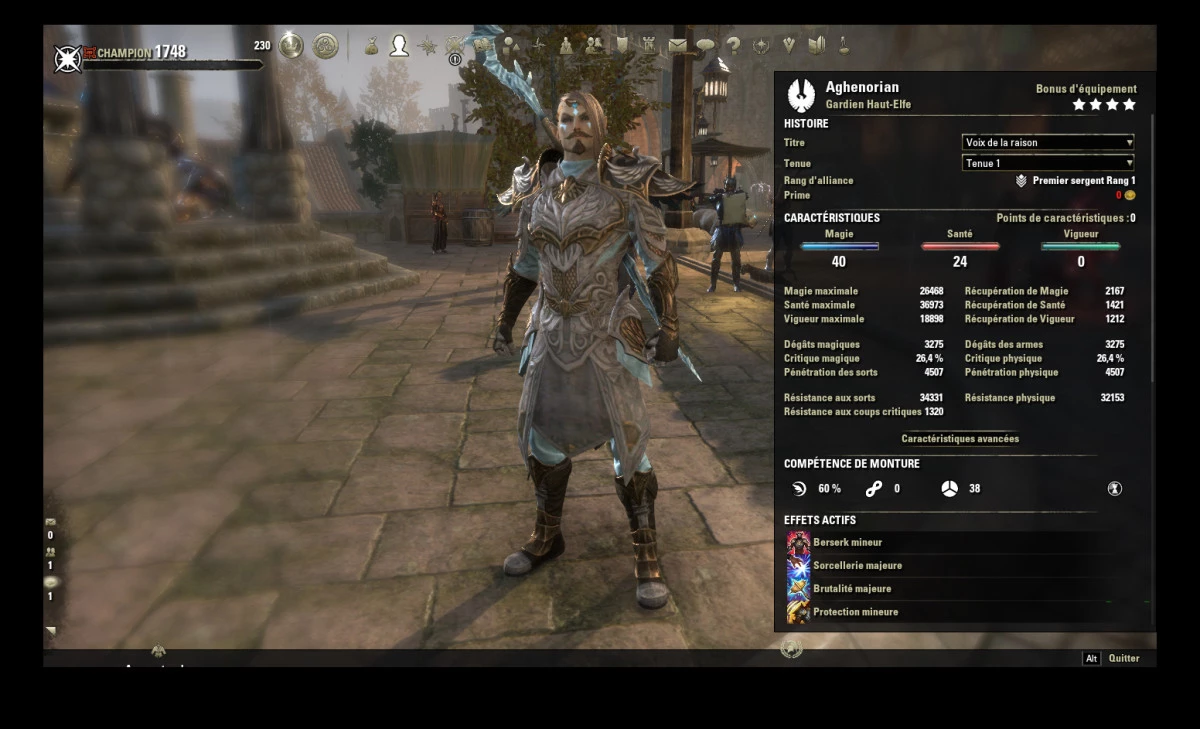Select the Berserk mineur active effect
1200x729 pixels.
847,542
